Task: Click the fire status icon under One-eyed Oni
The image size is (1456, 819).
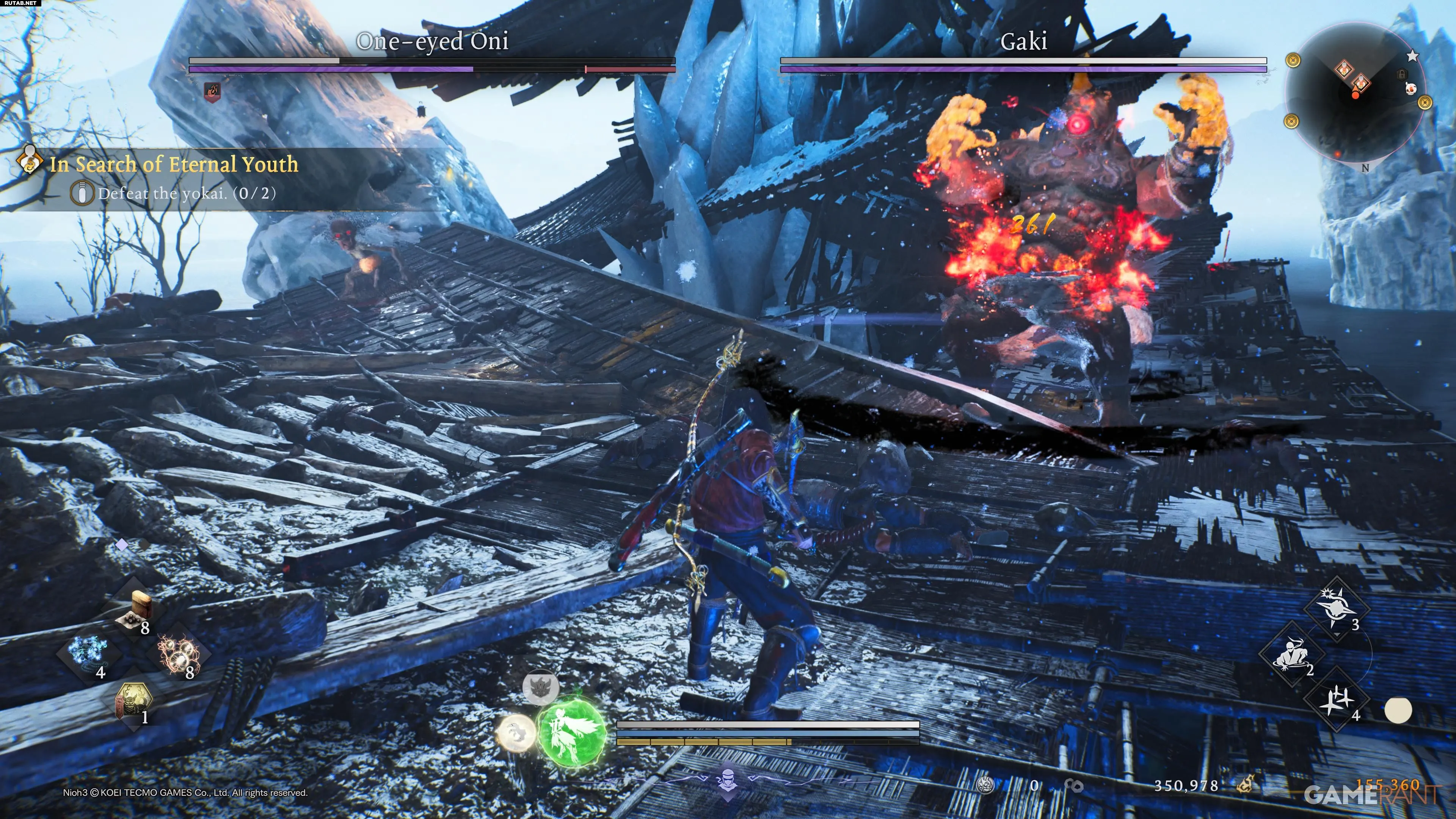Action: coord(212,91)
